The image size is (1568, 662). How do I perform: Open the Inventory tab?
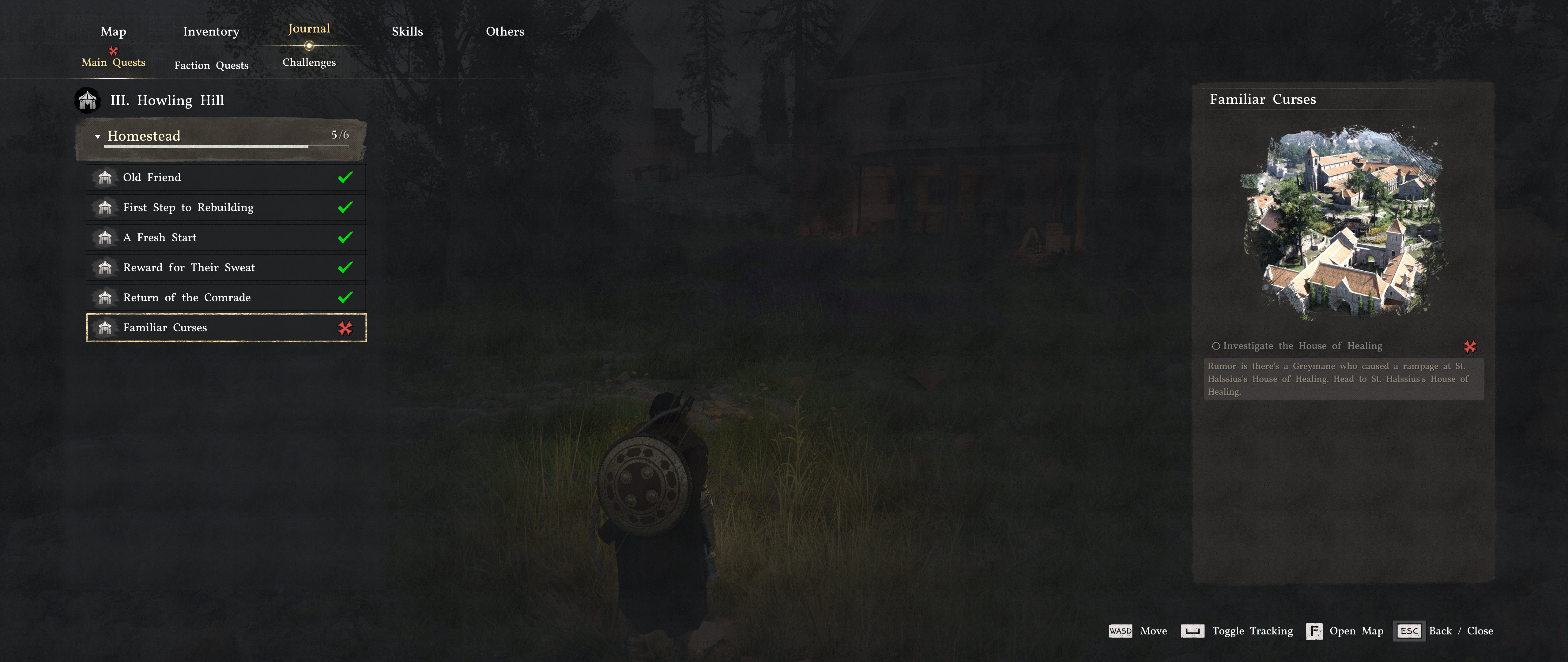(x=211, y=31)
